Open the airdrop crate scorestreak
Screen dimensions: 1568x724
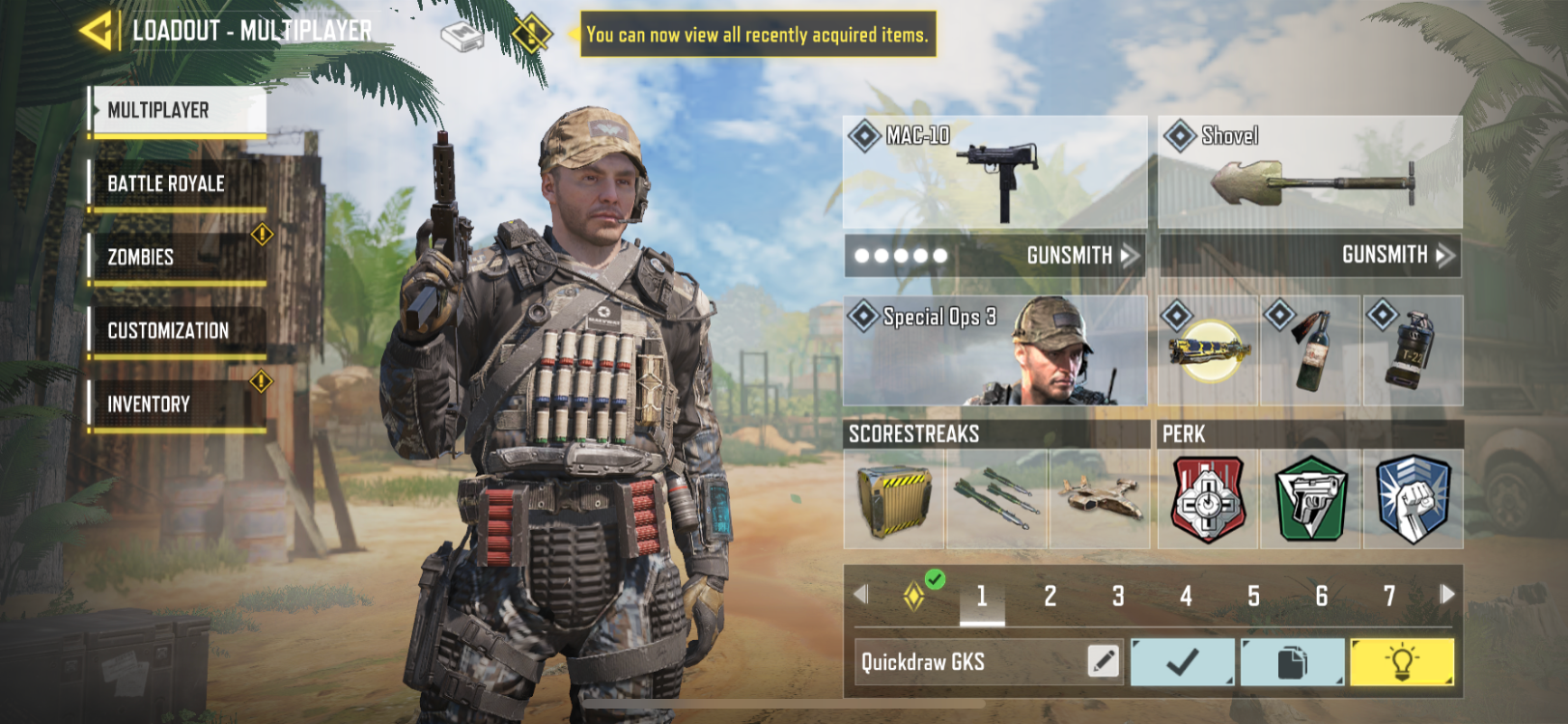[893, 497]
